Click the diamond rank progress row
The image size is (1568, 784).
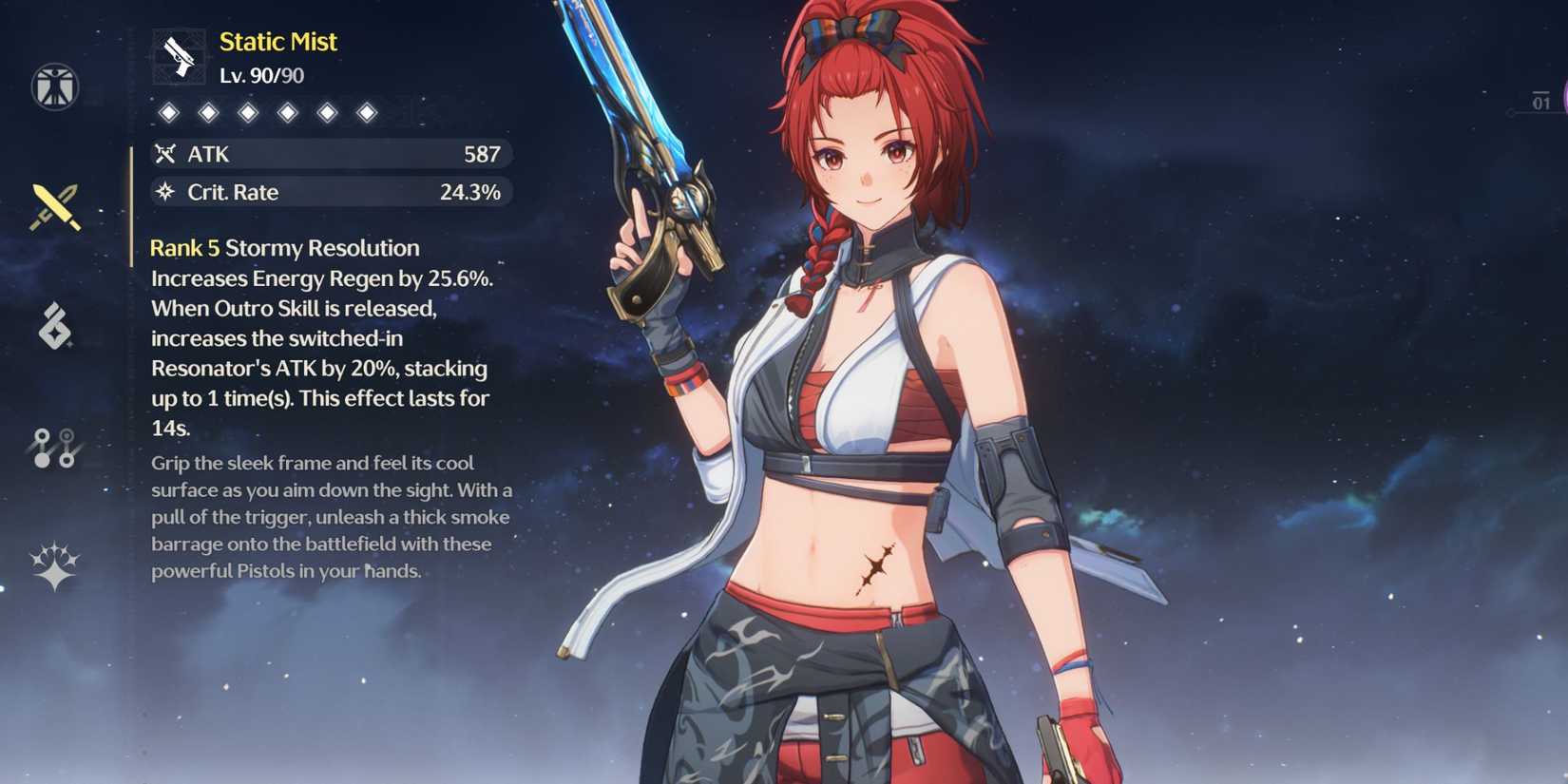click(x=268, y=111)
